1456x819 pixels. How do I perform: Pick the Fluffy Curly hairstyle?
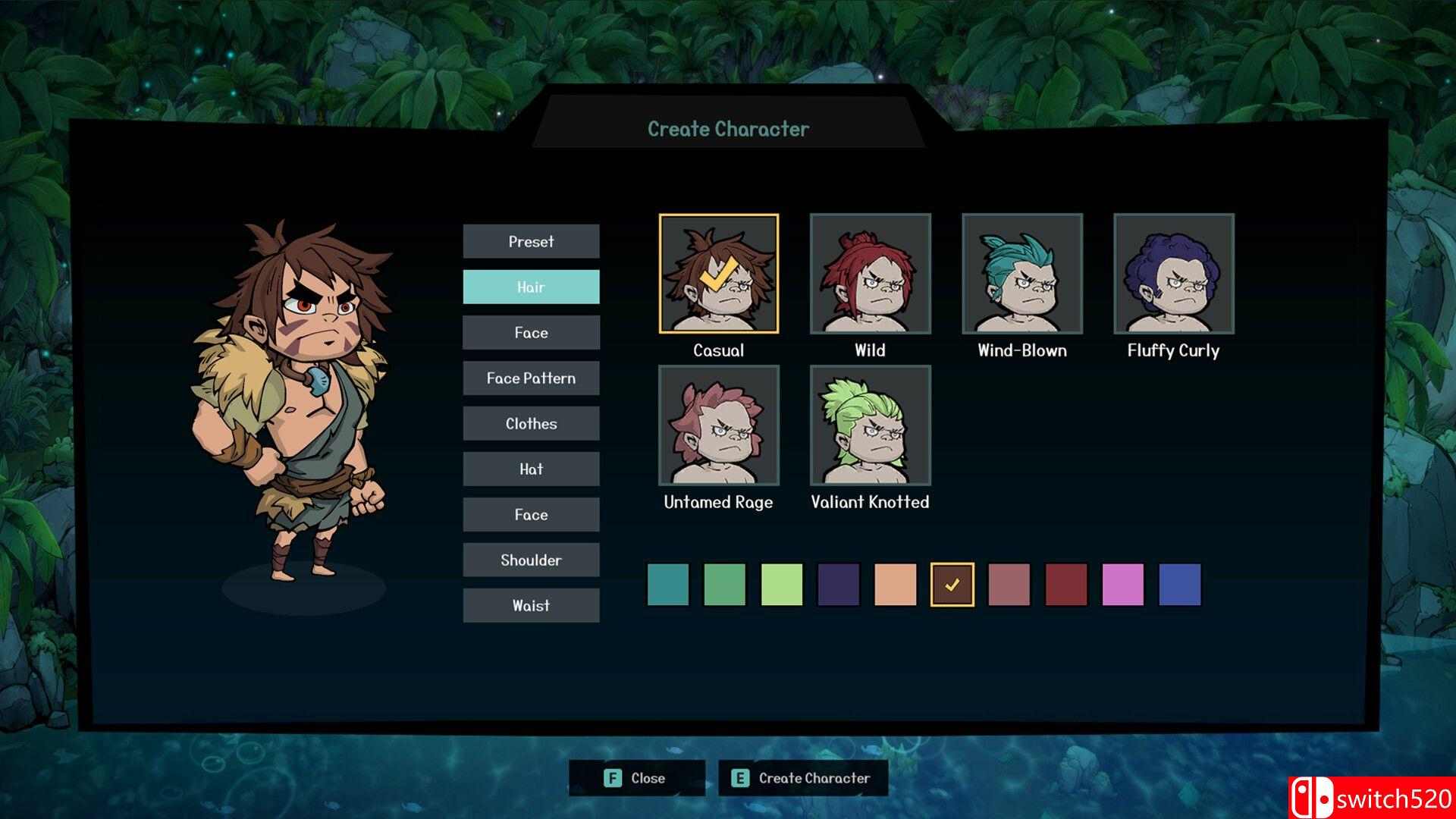coord(1173,274)
